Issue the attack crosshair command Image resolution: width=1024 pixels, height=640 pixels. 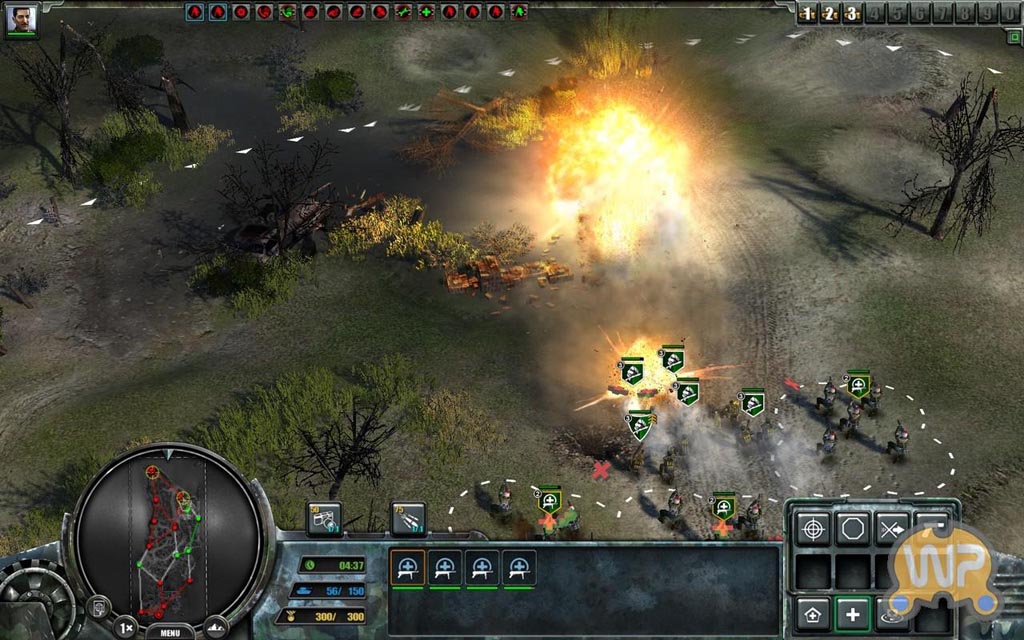coord(813,528)
